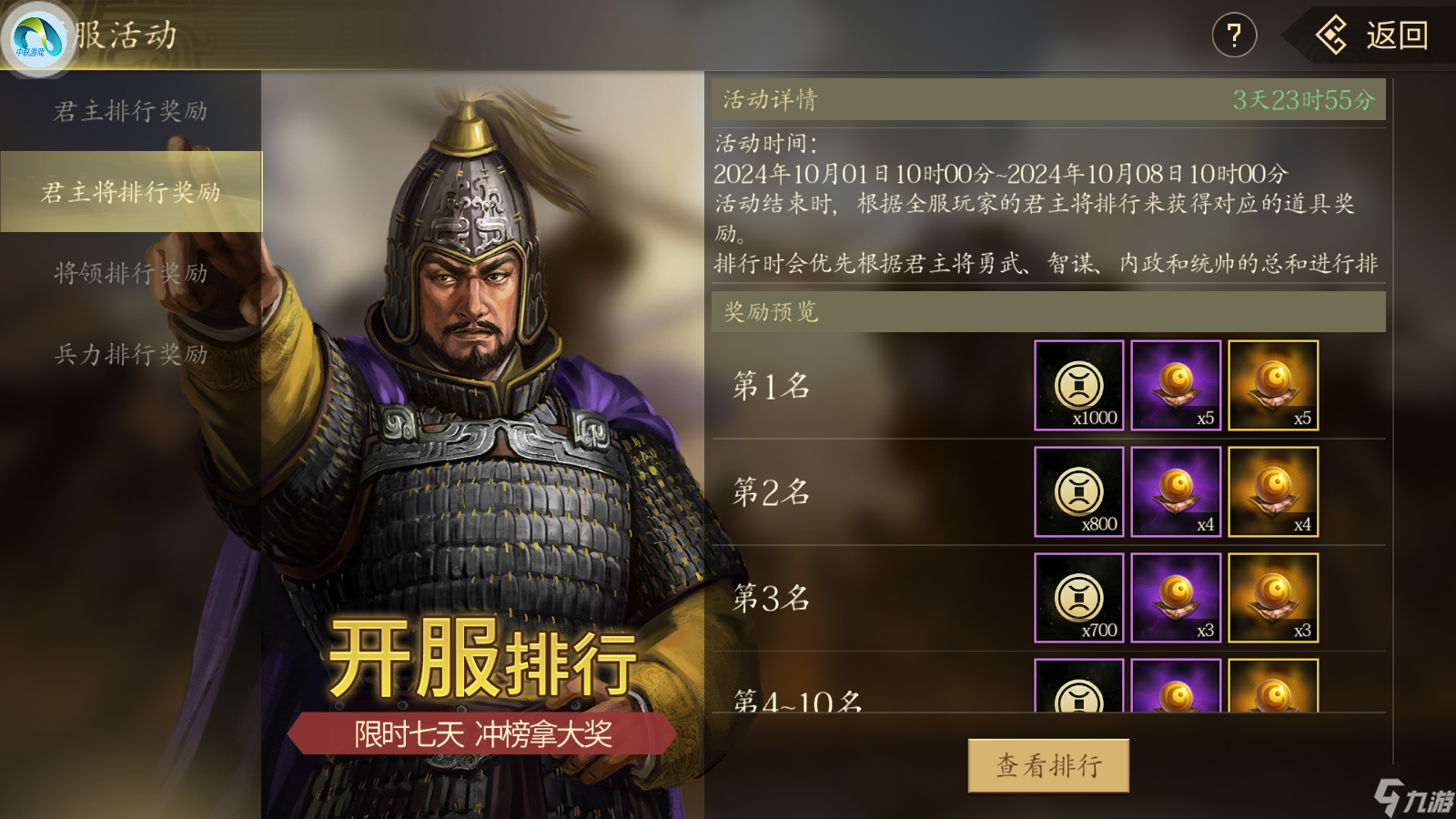Click the 活动详情 header banner
Image resolution: width=1456 pixels, height=819 pixels.
pos(769,98)
